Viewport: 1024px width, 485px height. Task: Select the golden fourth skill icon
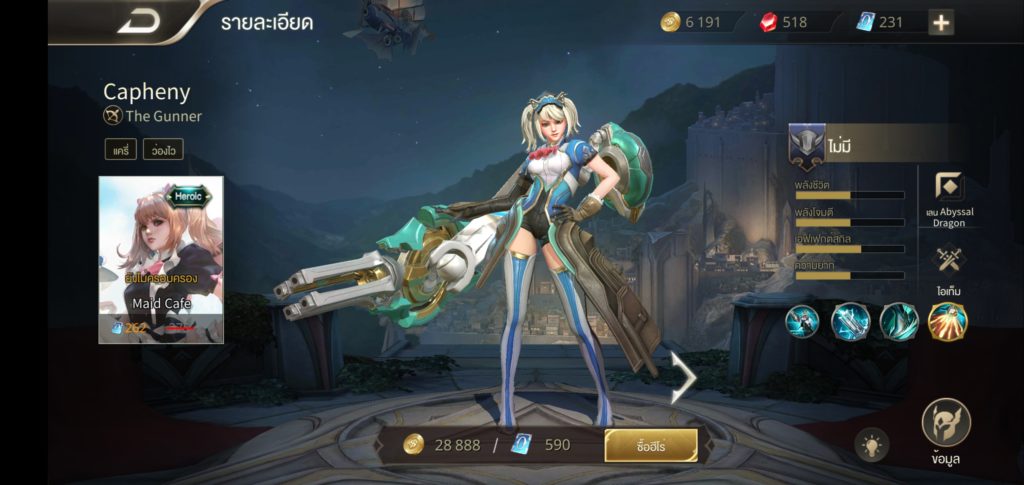(x=947, y=322)
